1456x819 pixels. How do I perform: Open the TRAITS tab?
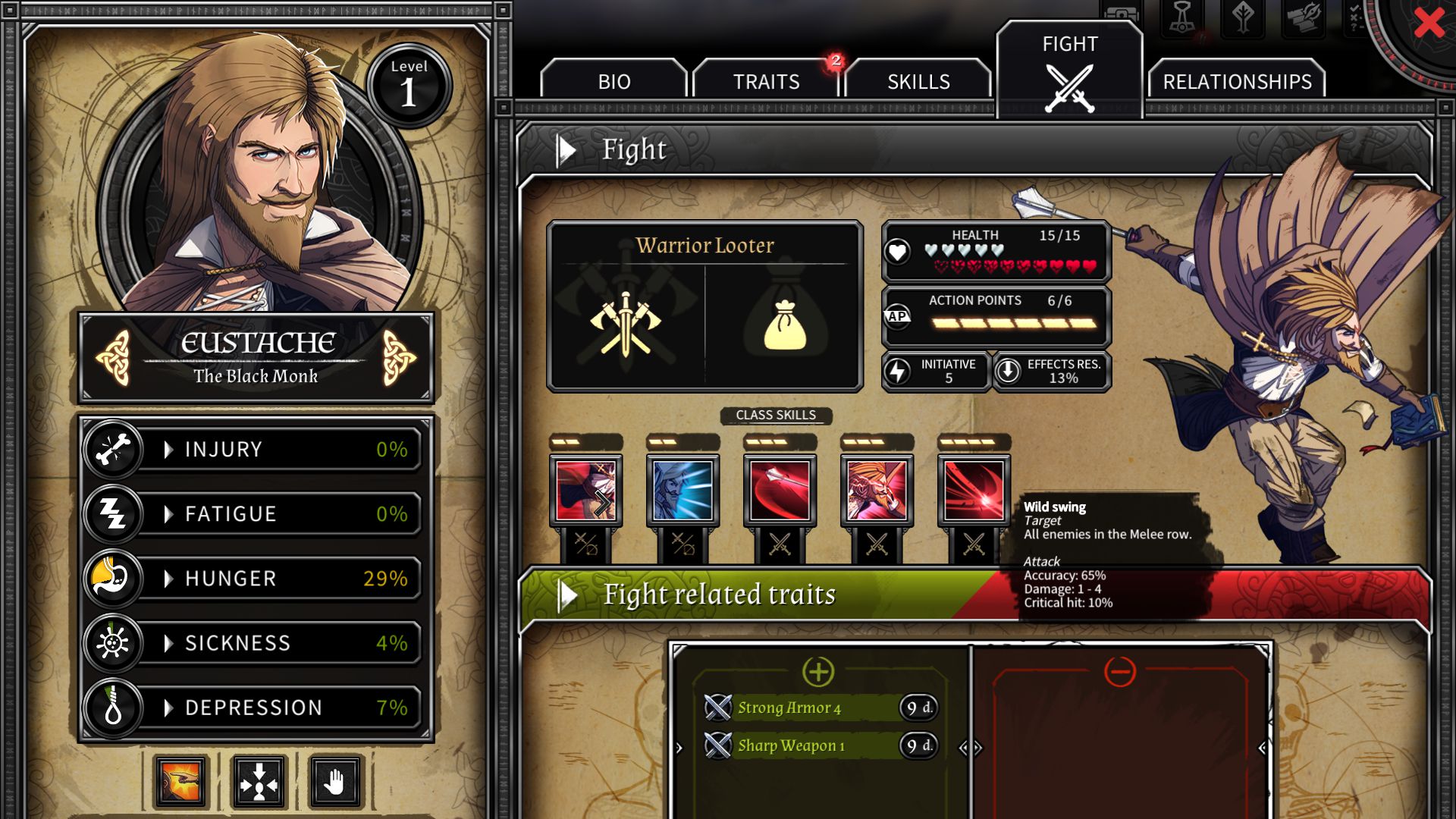coord(766,81)
